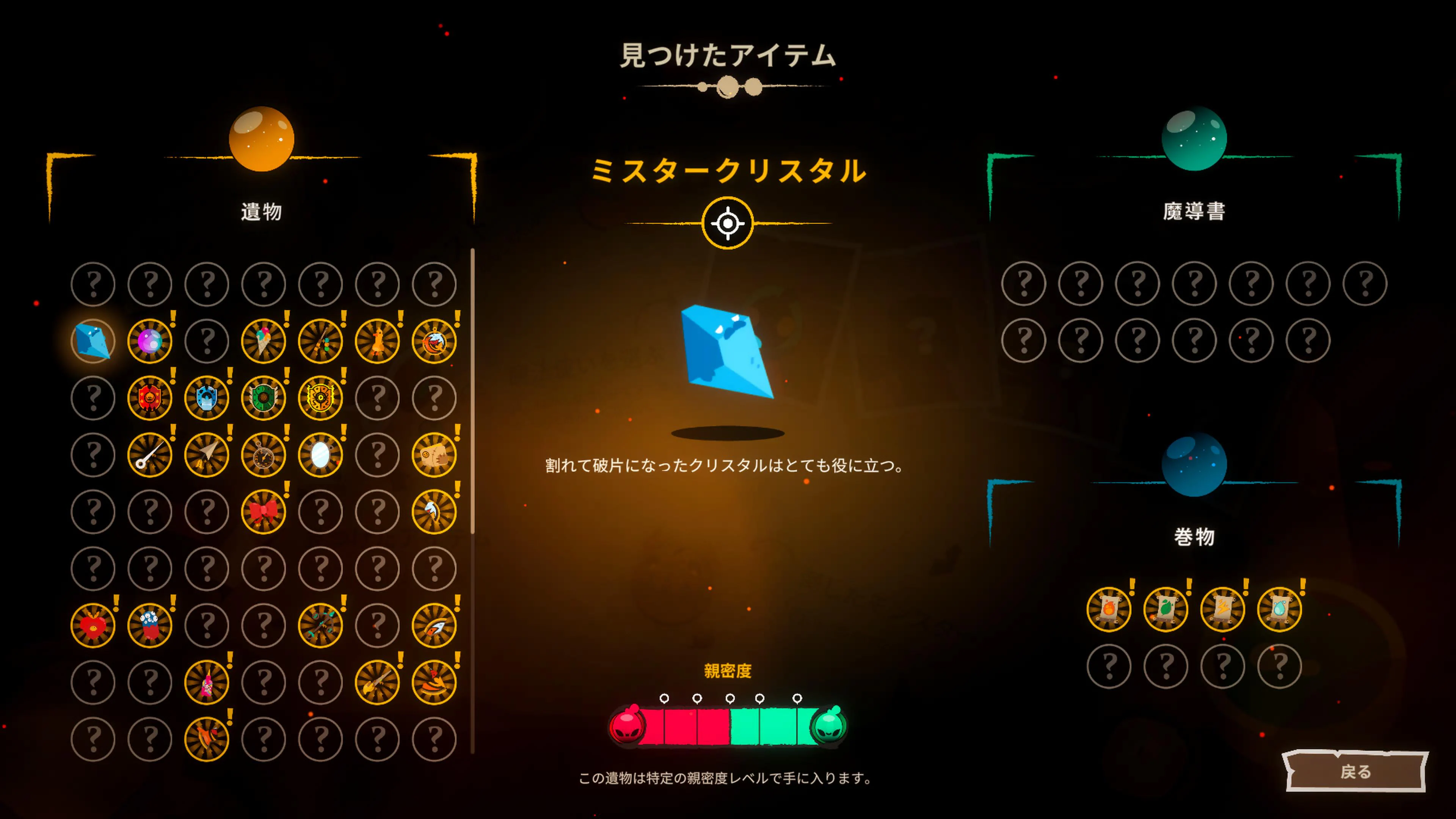Click the red skull shield relic icon
Viewport: 1456px width, 819px height.
pyautogui.click(x=149, y=397)
